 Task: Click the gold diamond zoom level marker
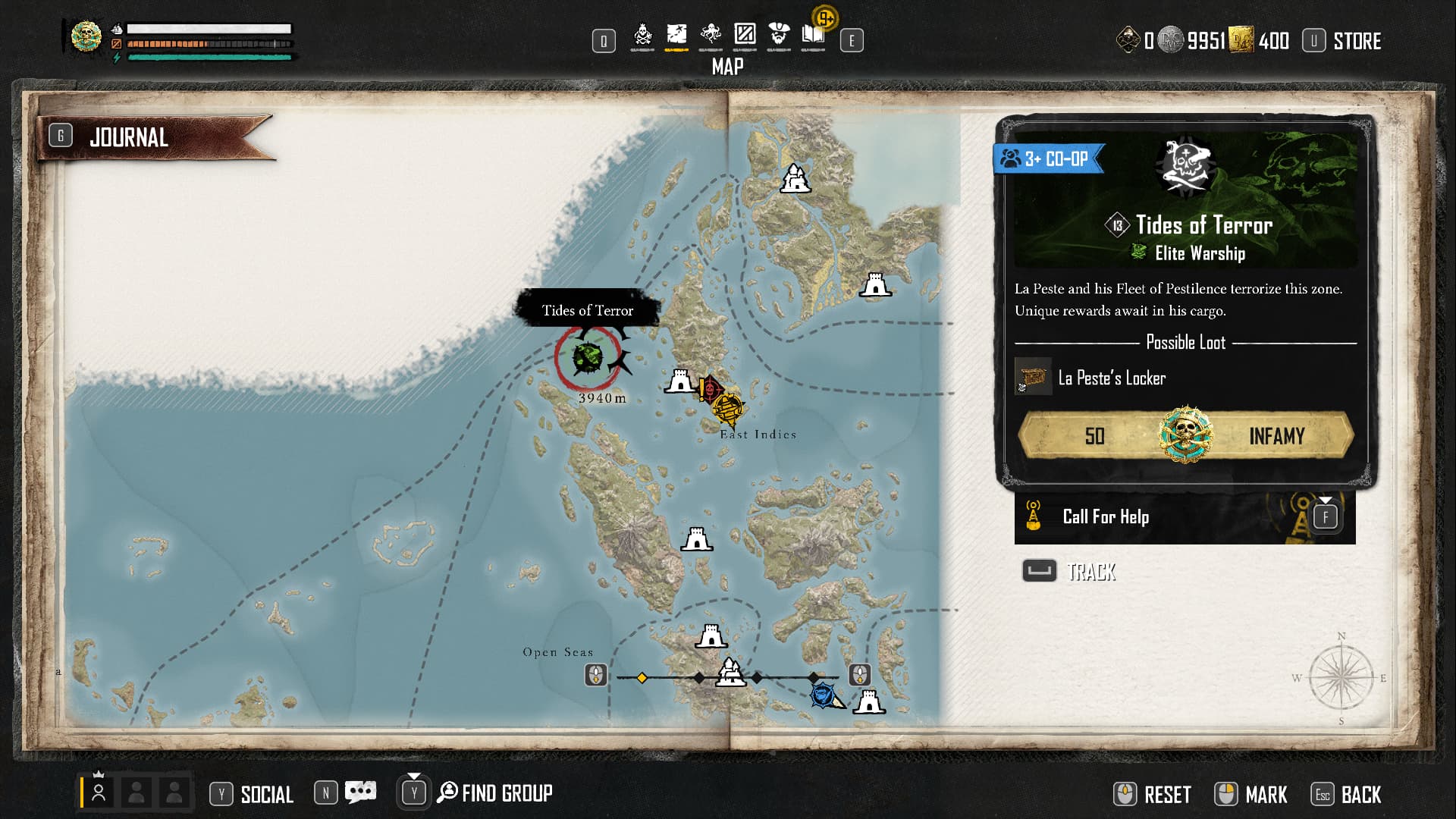[x=642, y=677]
